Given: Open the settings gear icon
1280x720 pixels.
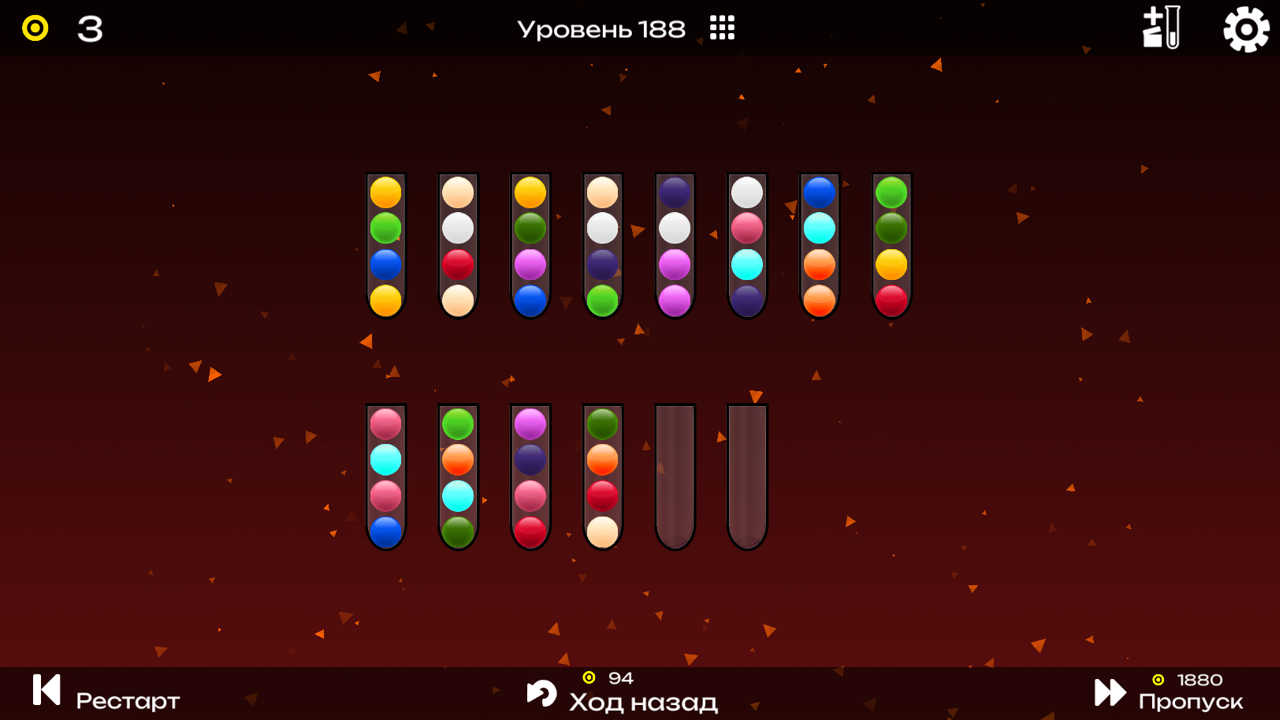Looking at the screenshot, I should (1245, 30).
